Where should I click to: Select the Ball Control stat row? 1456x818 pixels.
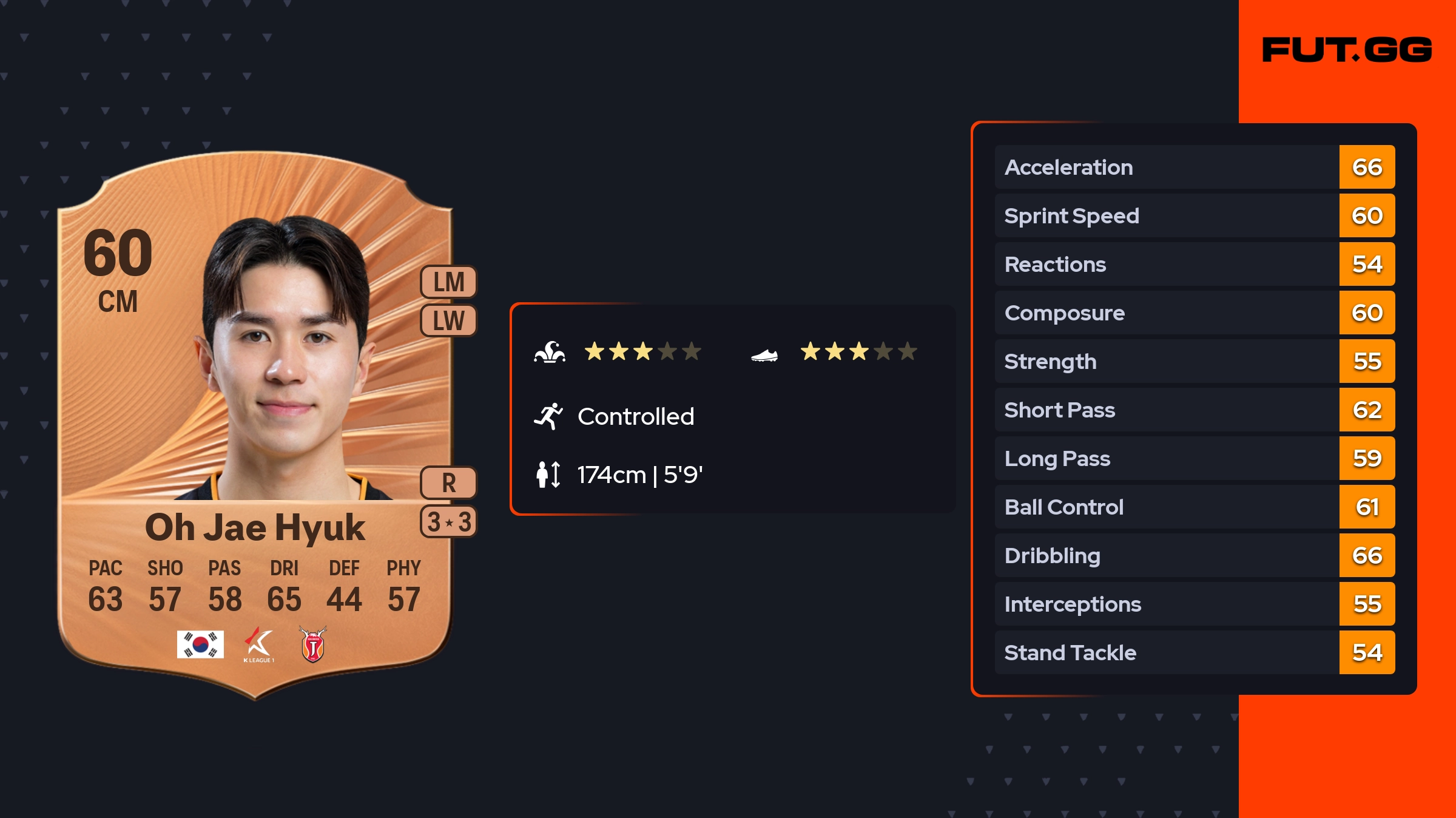click(x=1194, y=507)
